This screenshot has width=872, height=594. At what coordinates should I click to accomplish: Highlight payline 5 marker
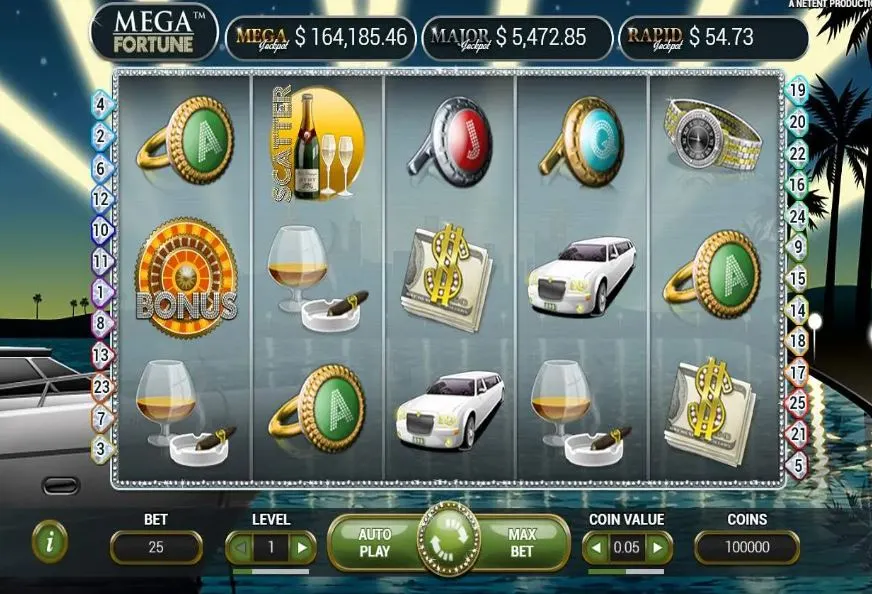click(797, 465)
